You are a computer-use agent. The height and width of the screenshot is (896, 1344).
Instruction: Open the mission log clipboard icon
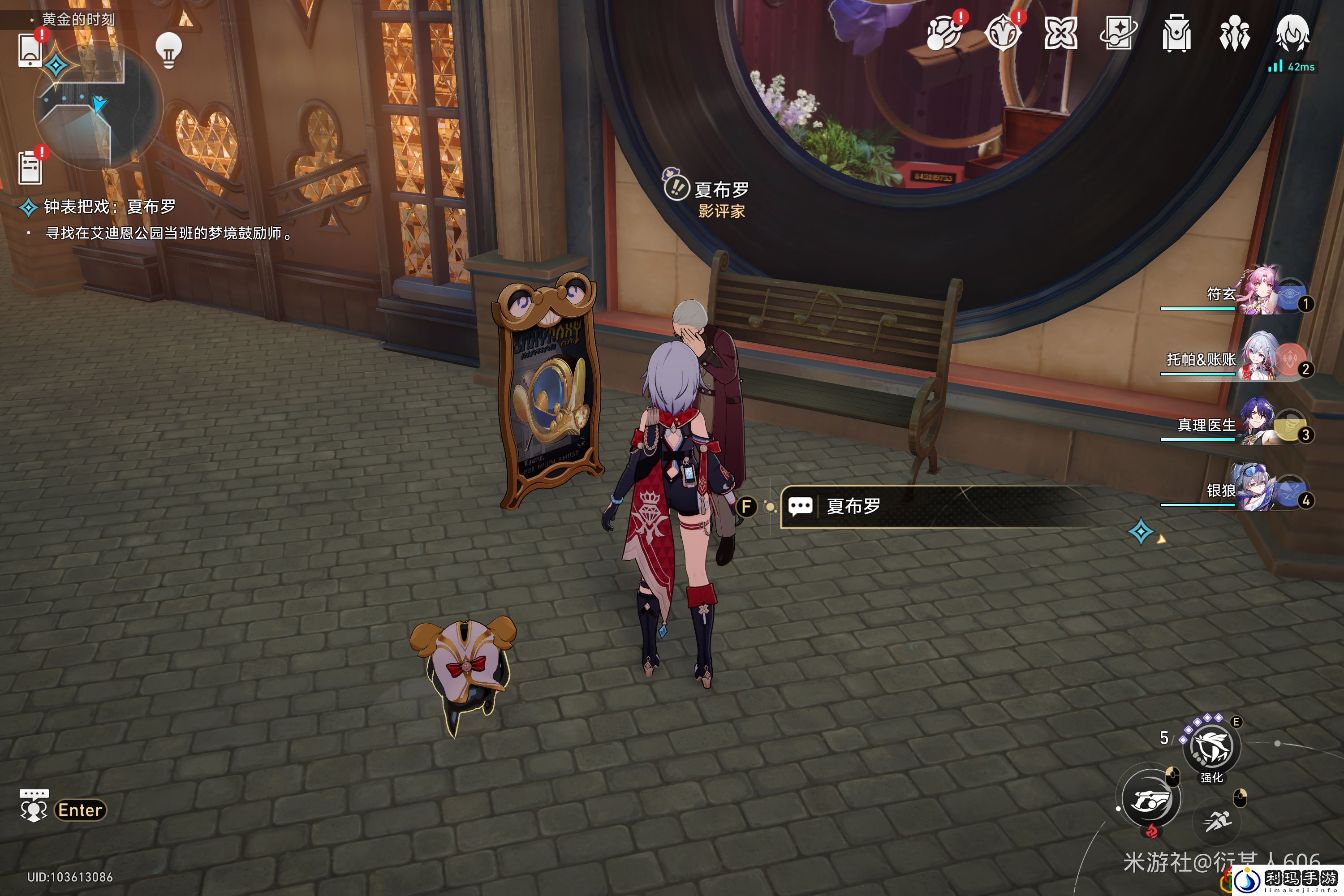[30, 168]
